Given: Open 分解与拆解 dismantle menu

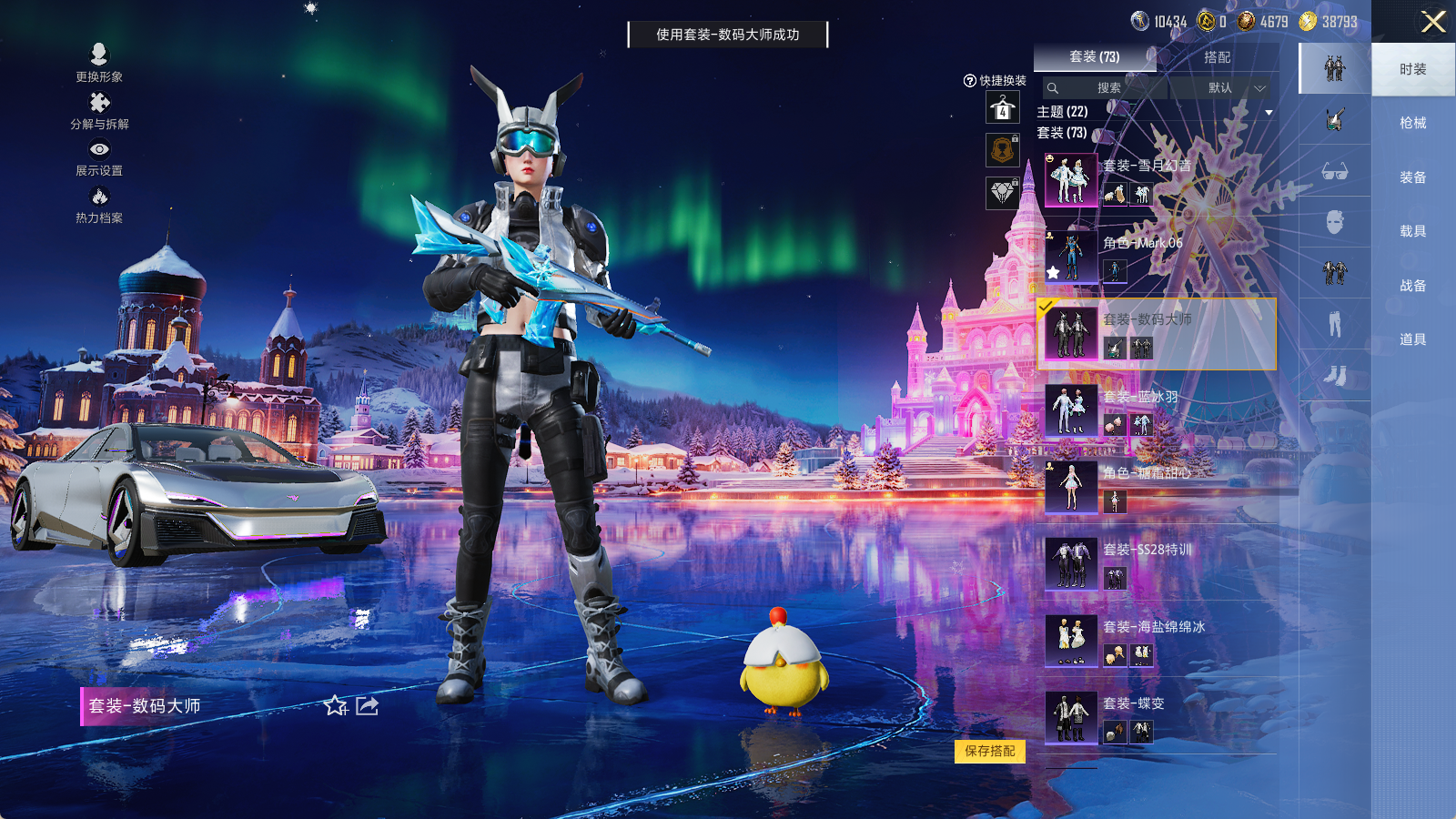Looking at the screenshot, I should coord(99,110).
